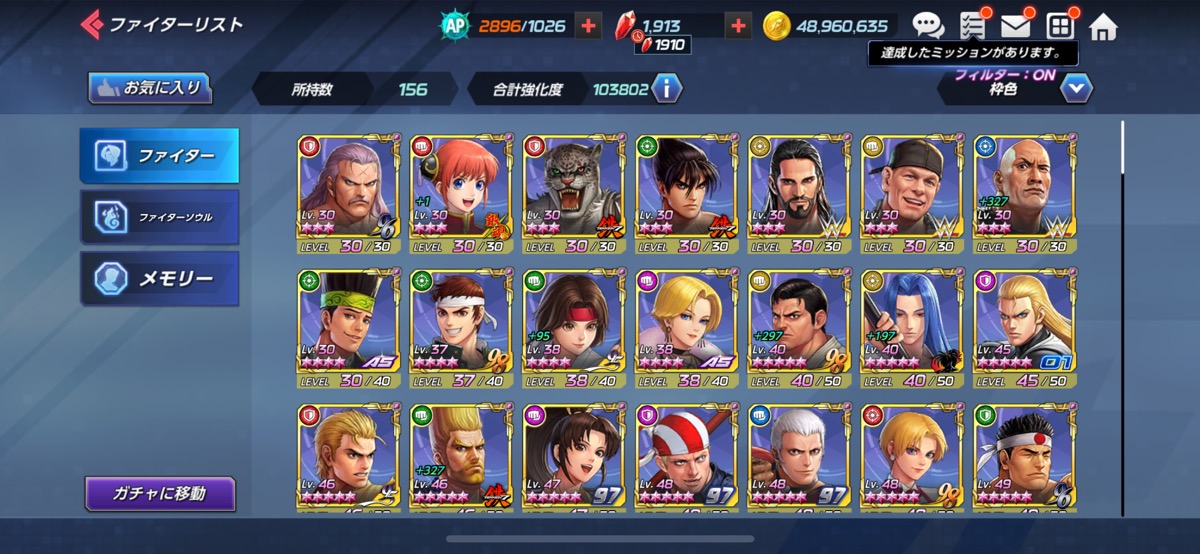Tap the ガチャに移動 button
The width and height of the screenshot is (1200, 554).
click(160, 493)
